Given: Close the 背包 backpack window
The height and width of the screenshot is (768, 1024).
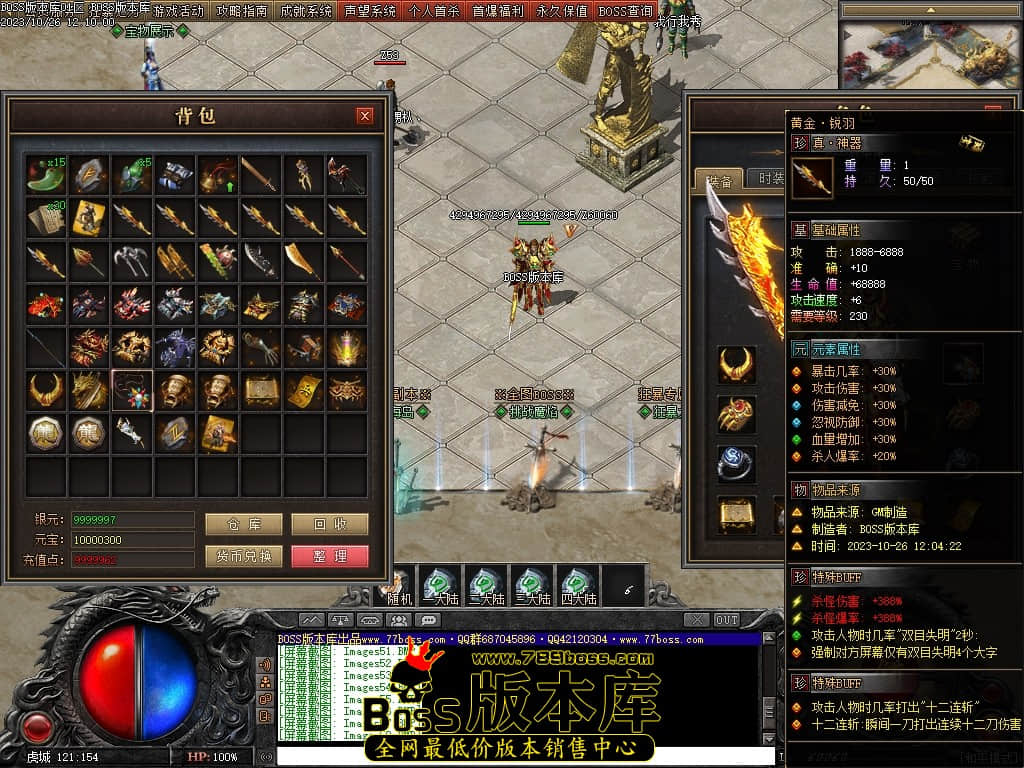Looking at the screenshot, I should (x=365, y=116).
